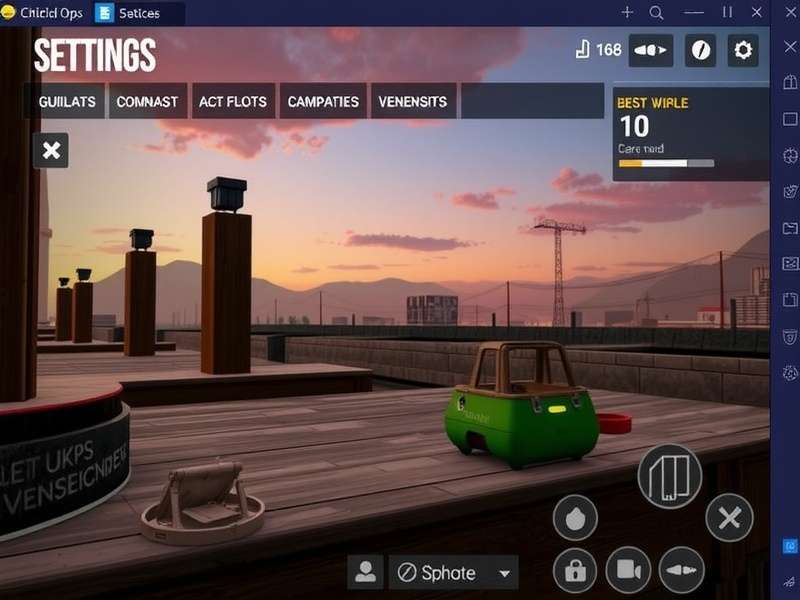
Task: Click the magnifier search icon in title bar
Action: point(657,13)
